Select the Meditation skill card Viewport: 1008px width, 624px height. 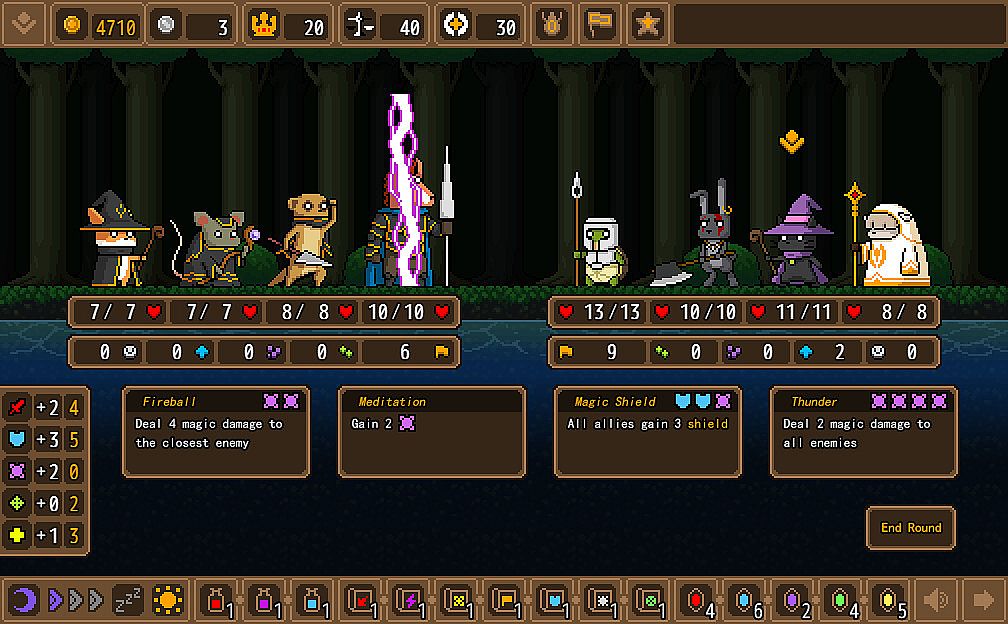[432, 432]
